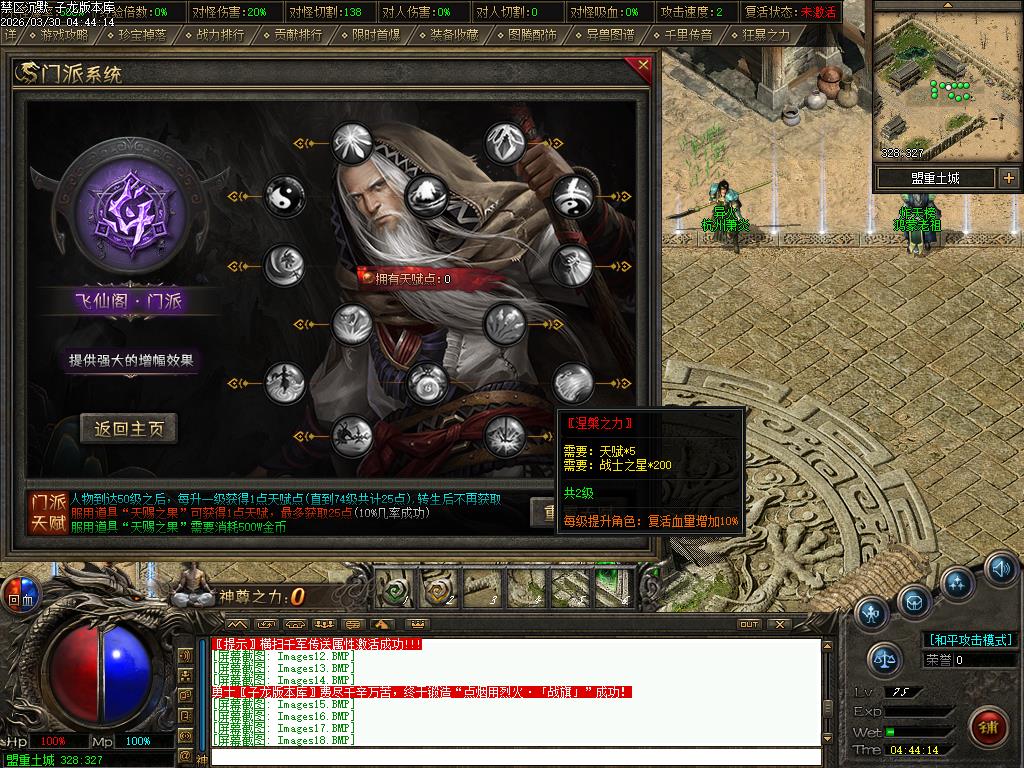Open the 珍宝掉落 treasure drops menu

[x=141, y=34]
